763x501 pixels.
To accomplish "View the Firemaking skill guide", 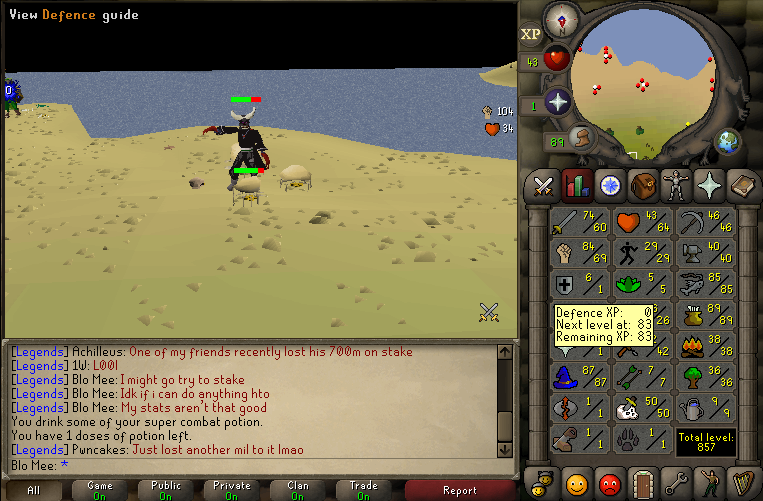I will [706, 346].
